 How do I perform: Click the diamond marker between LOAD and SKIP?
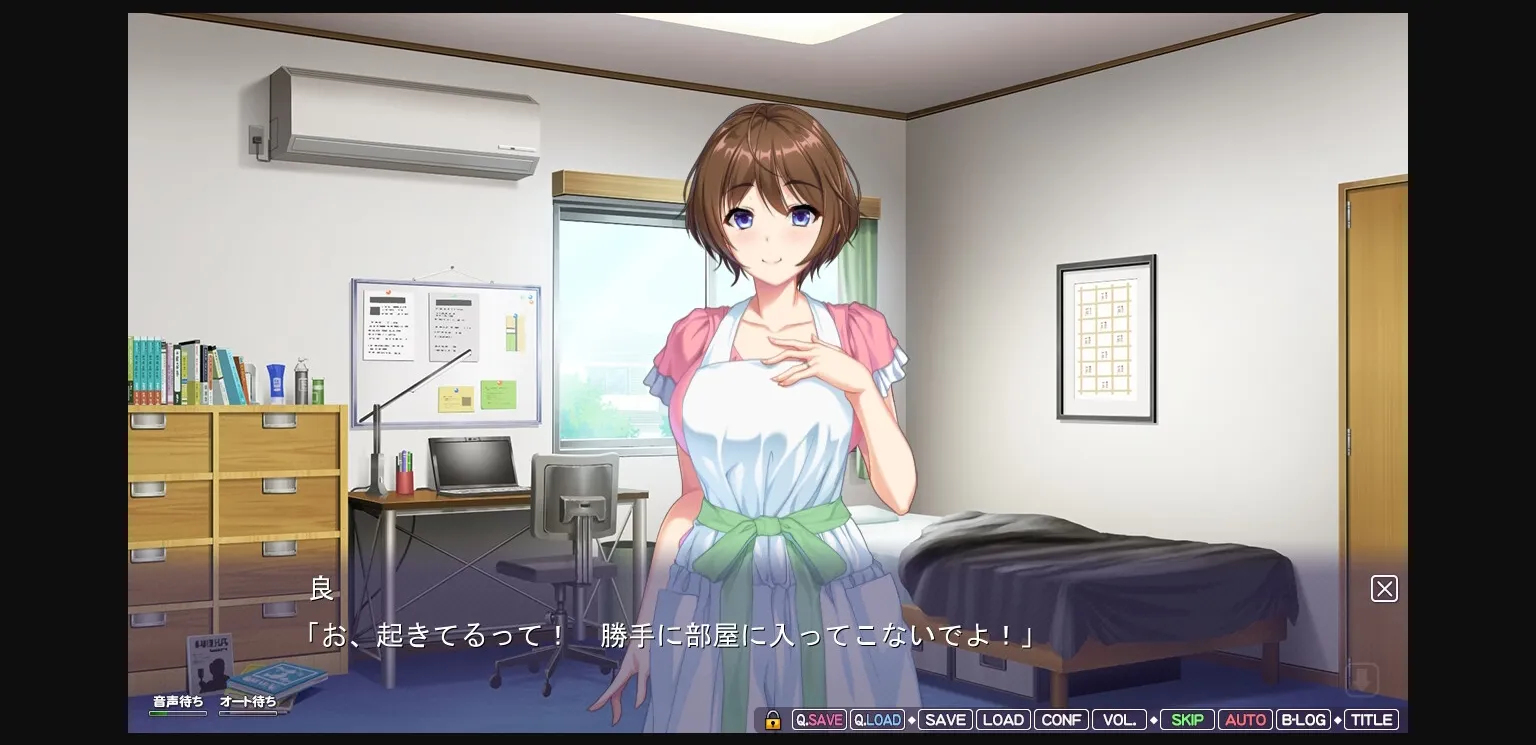tap(1155, 719)
